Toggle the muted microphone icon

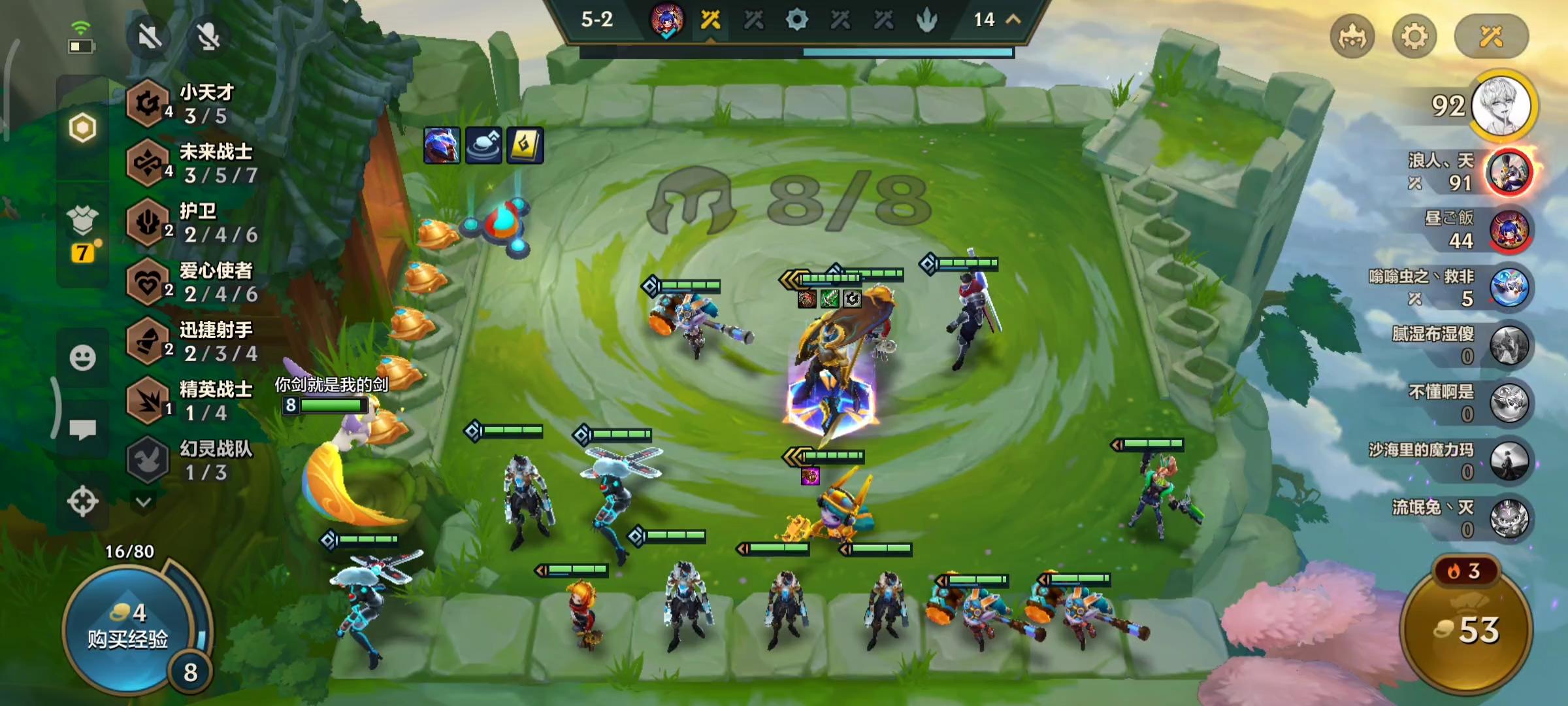[208, 37]
